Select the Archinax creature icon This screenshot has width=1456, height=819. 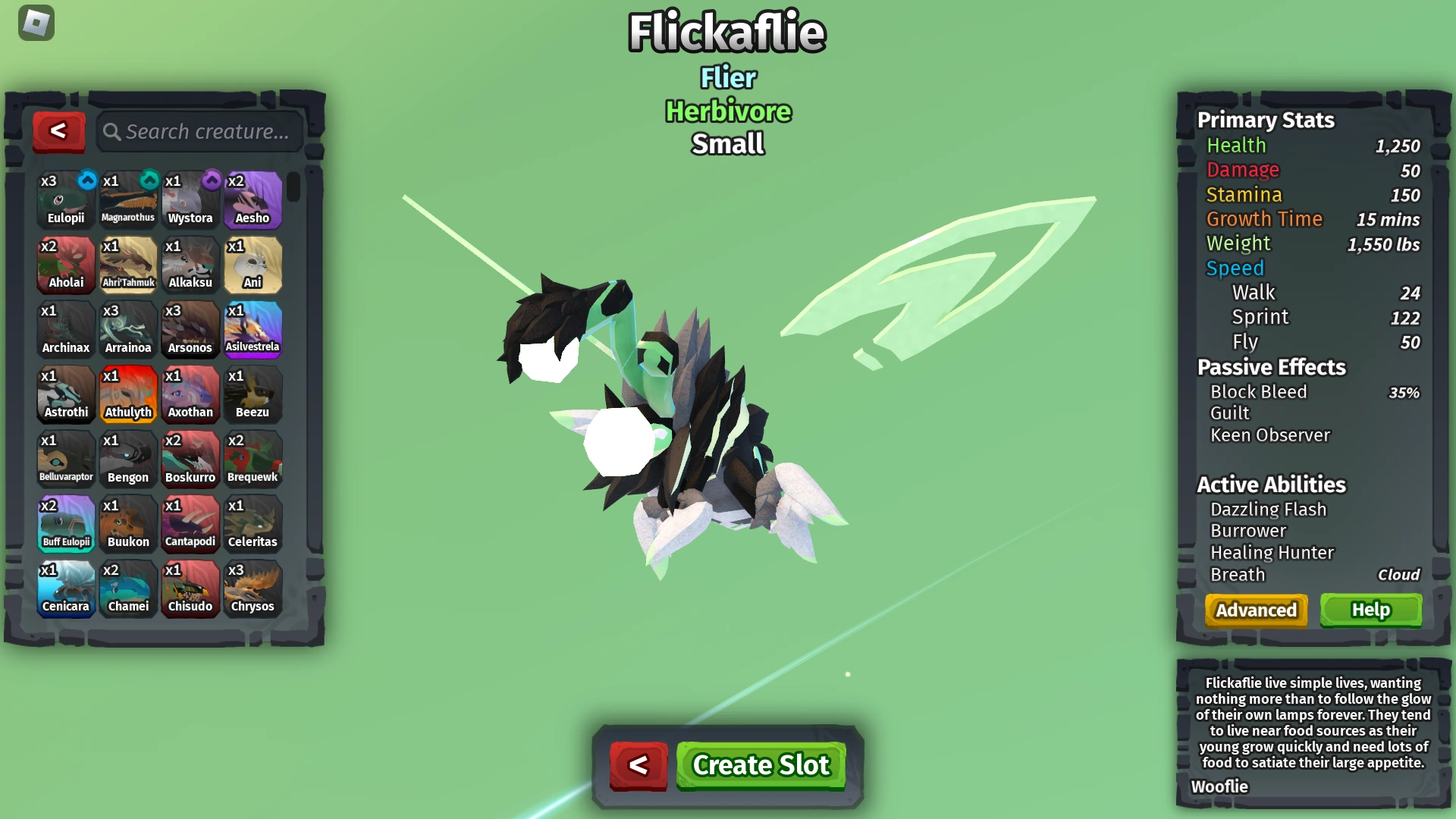click(x=66, y=328)
